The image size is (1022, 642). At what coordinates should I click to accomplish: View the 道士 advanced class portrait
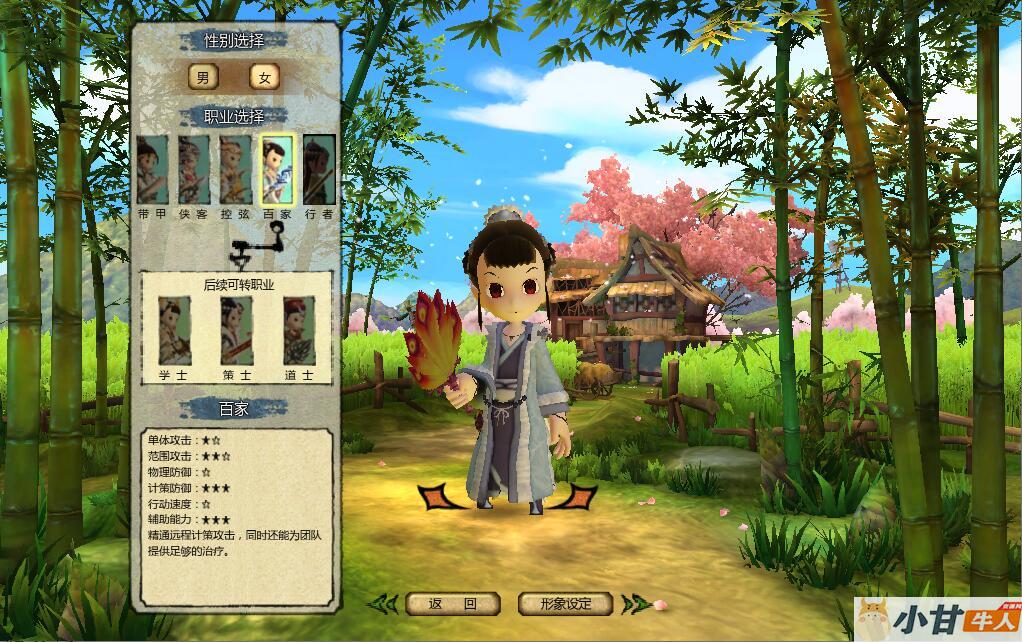[x=299, y=331]
